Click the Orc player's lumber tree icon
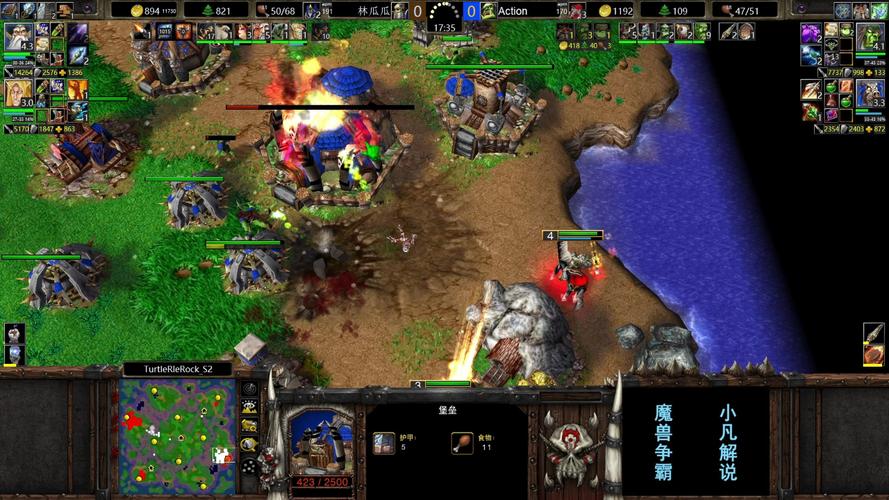 [656, 11]
